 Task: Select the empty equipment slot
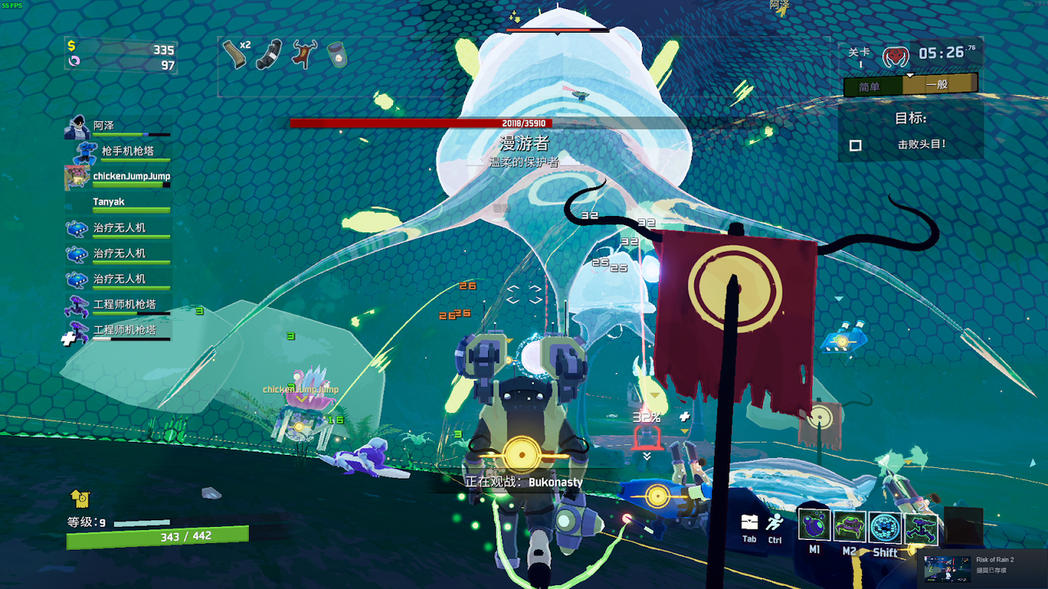click(963, 525)
